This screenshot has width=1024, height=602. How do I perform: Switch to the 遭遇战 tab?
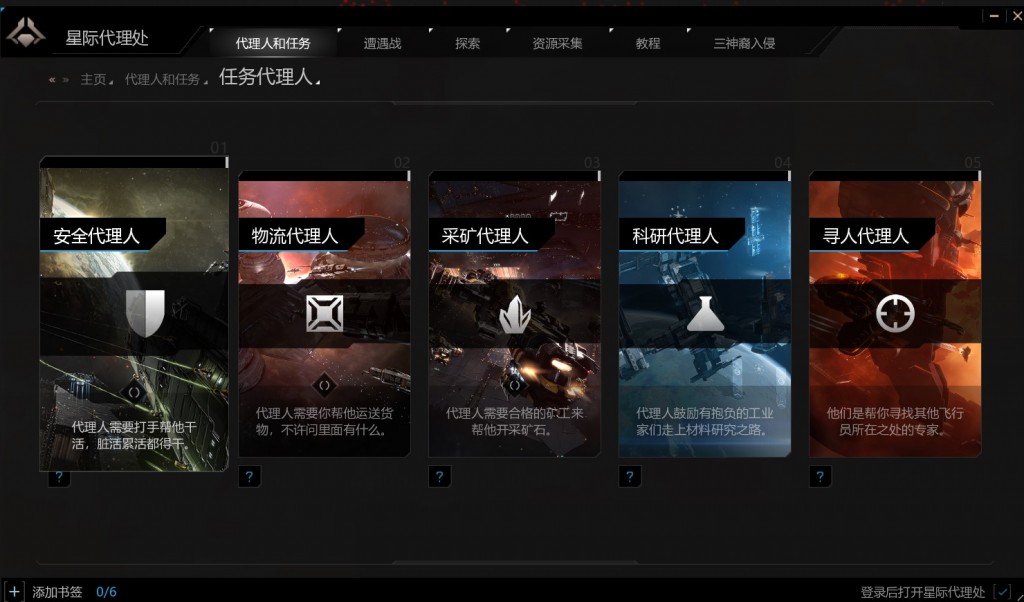click(382, 43)
